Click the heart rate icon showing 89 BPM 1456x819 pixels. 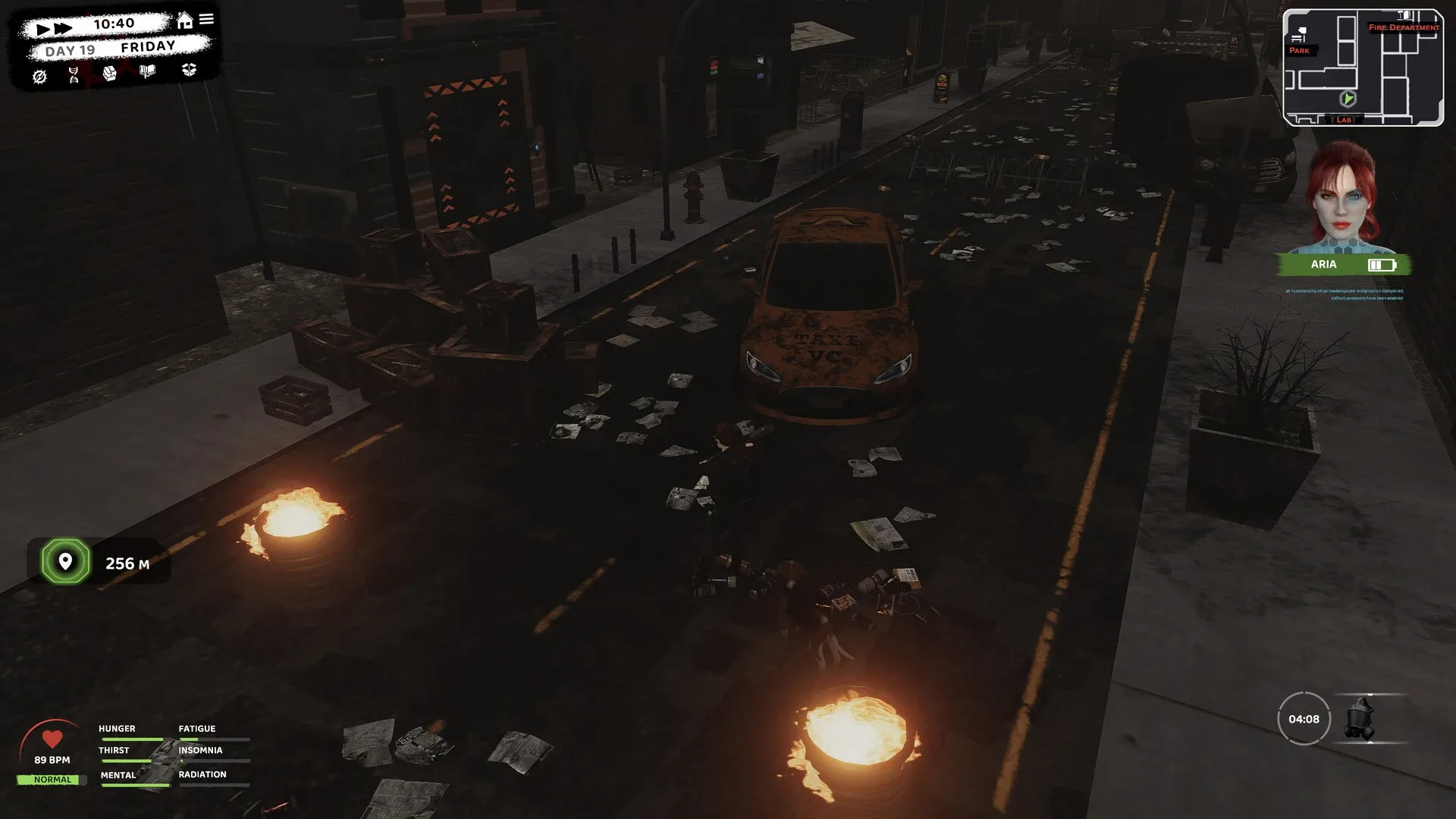(x=52, y=738)
